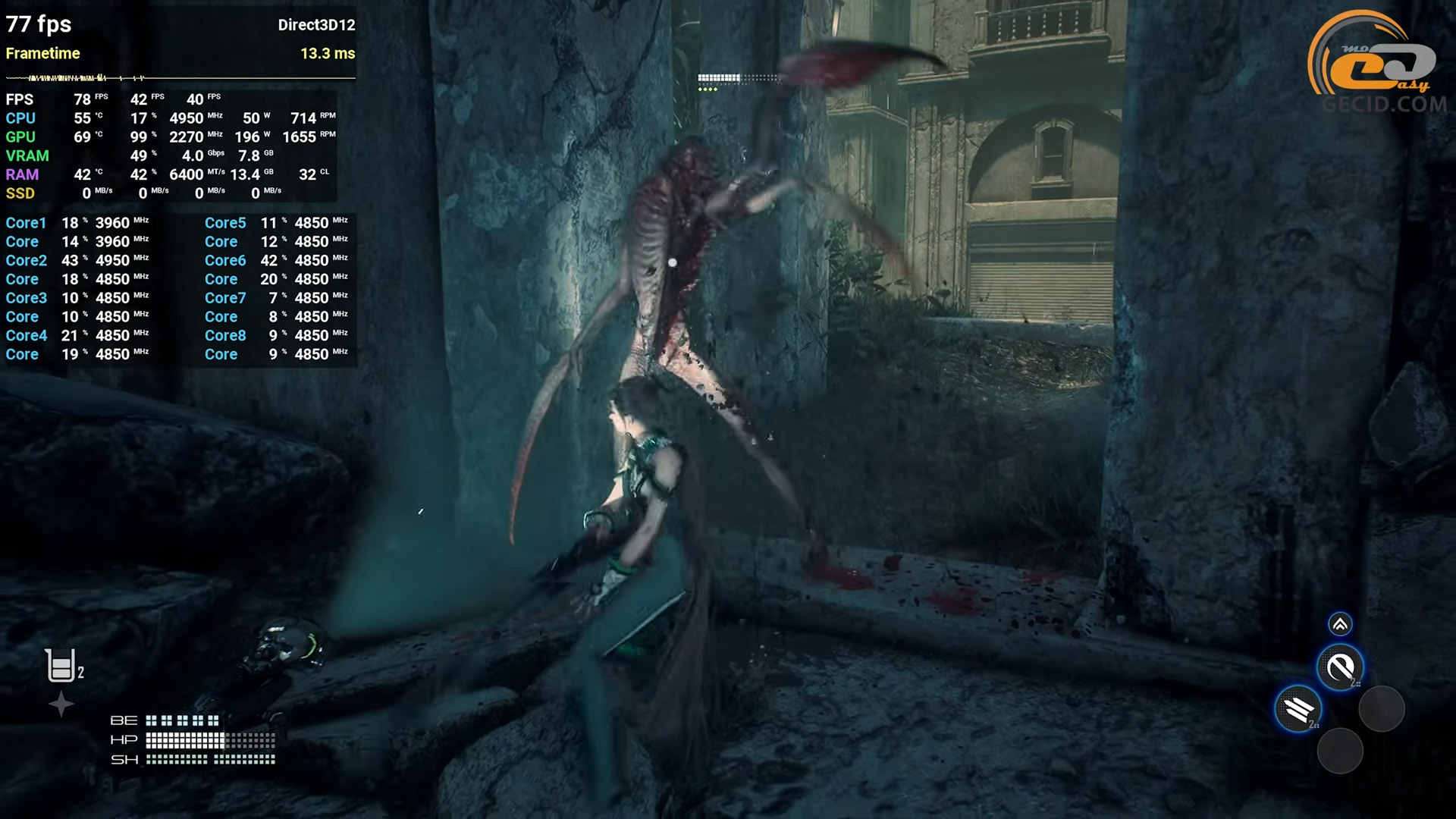Trigger the crescent slash Beta skill
Image resolution: width=1456 pixels, height=819 pixels.
click(1340, 667)
